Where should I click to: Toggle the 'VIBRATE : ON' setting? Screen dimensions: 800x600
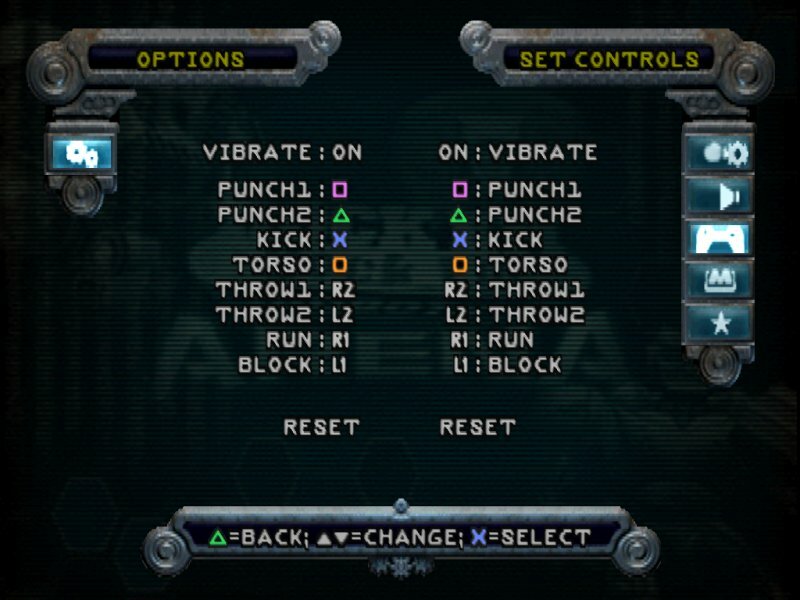(282, 153)
